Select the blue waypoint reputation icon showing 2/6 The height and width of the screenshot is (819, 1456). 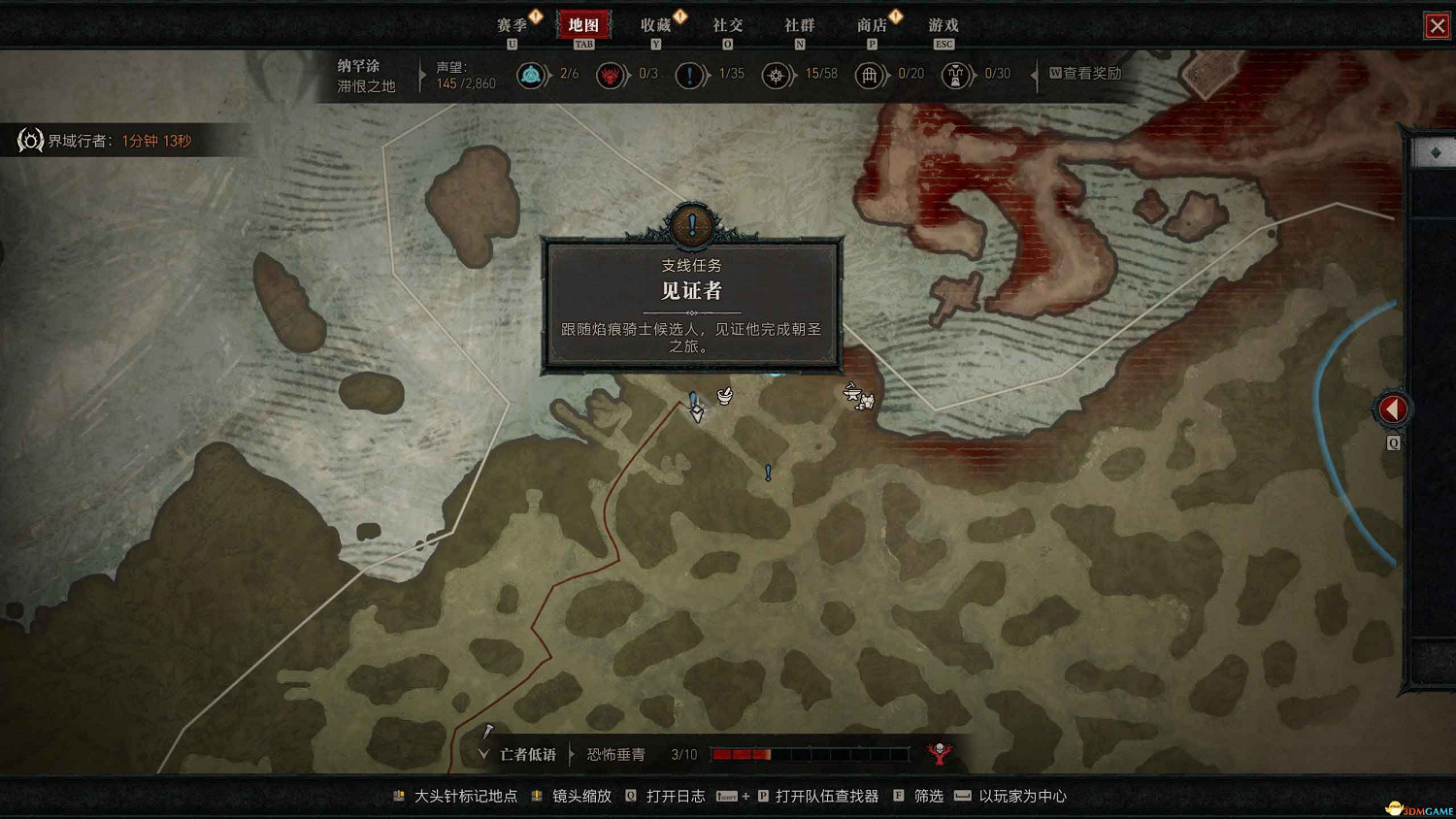coord(532,75)
